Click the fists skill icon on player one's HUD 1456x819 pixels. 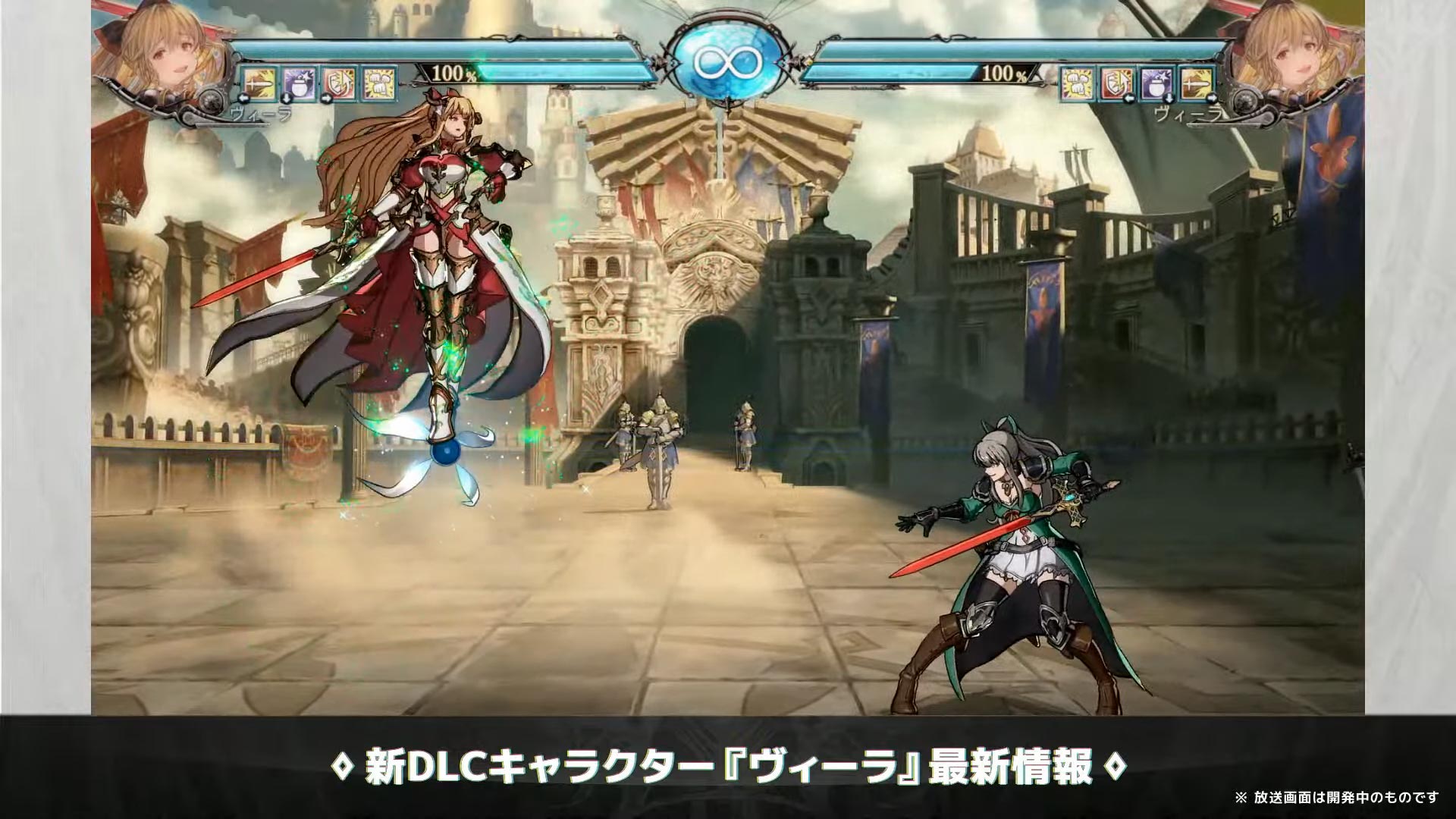[379, 83]
